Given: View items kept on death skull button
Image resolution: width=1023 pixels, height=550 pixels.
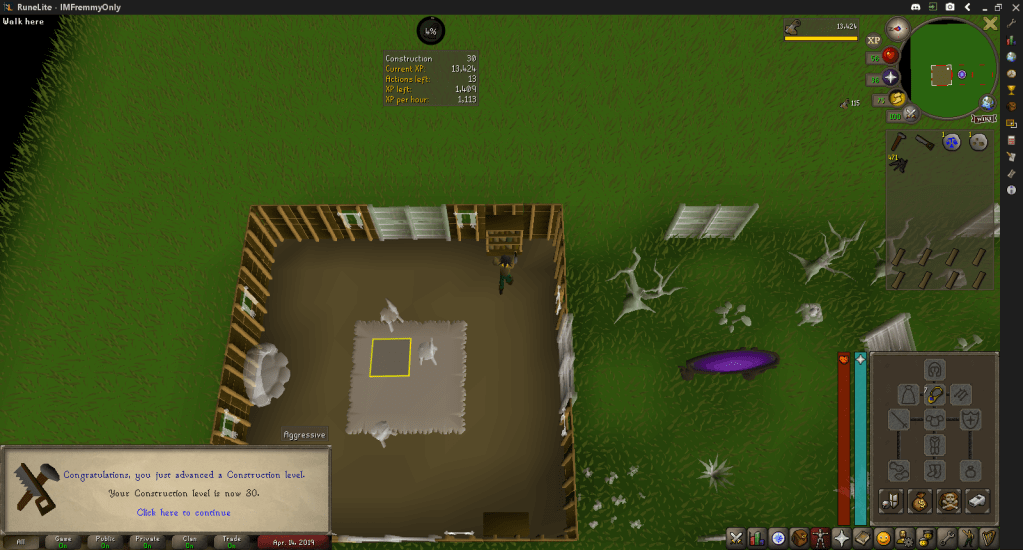Looking at the screenshot, I should [949, 499].
